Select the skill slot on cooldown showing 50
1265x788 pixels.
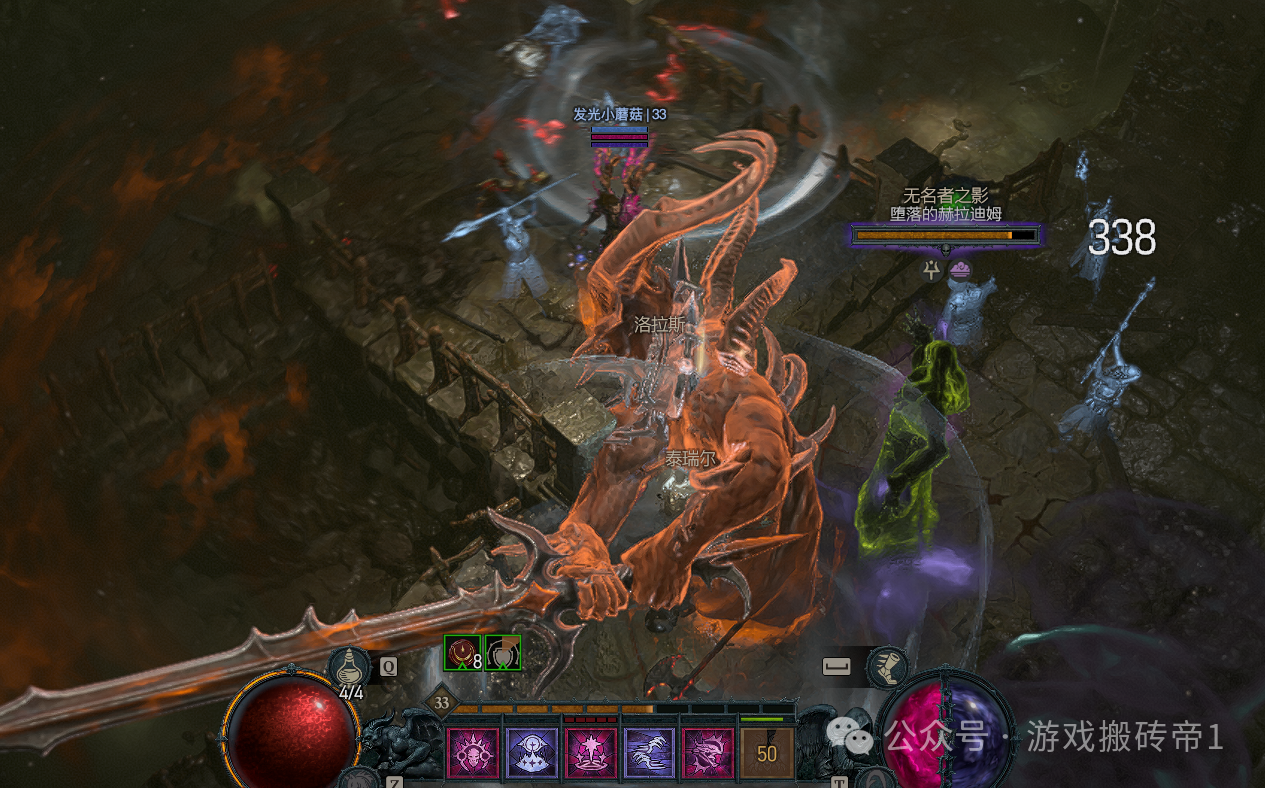(x=767, y=752)
